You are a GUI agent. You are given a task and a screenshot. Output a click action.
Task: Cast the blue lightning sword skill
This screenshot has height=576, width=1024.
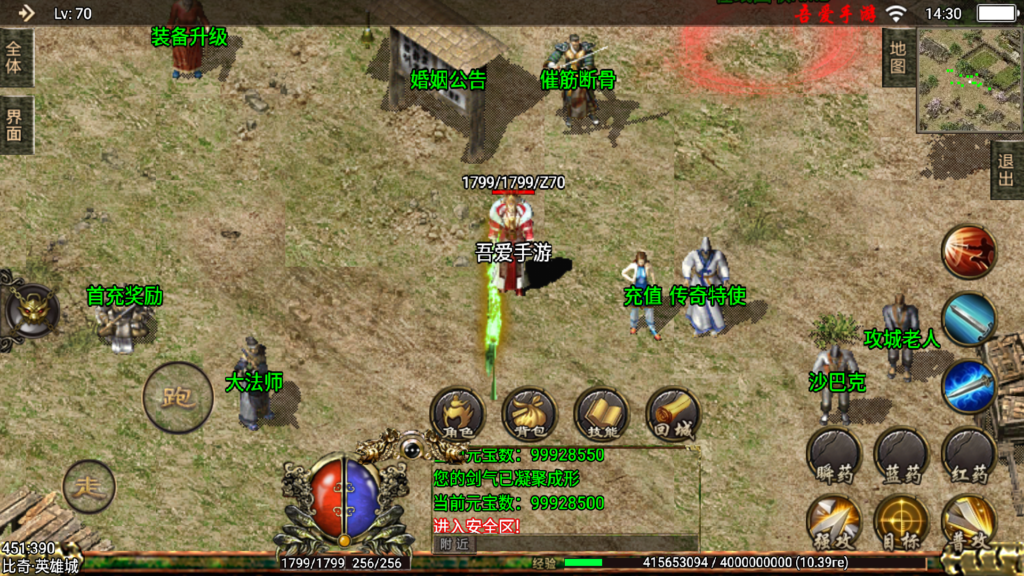pyautogui.click(x=969, y=386)
